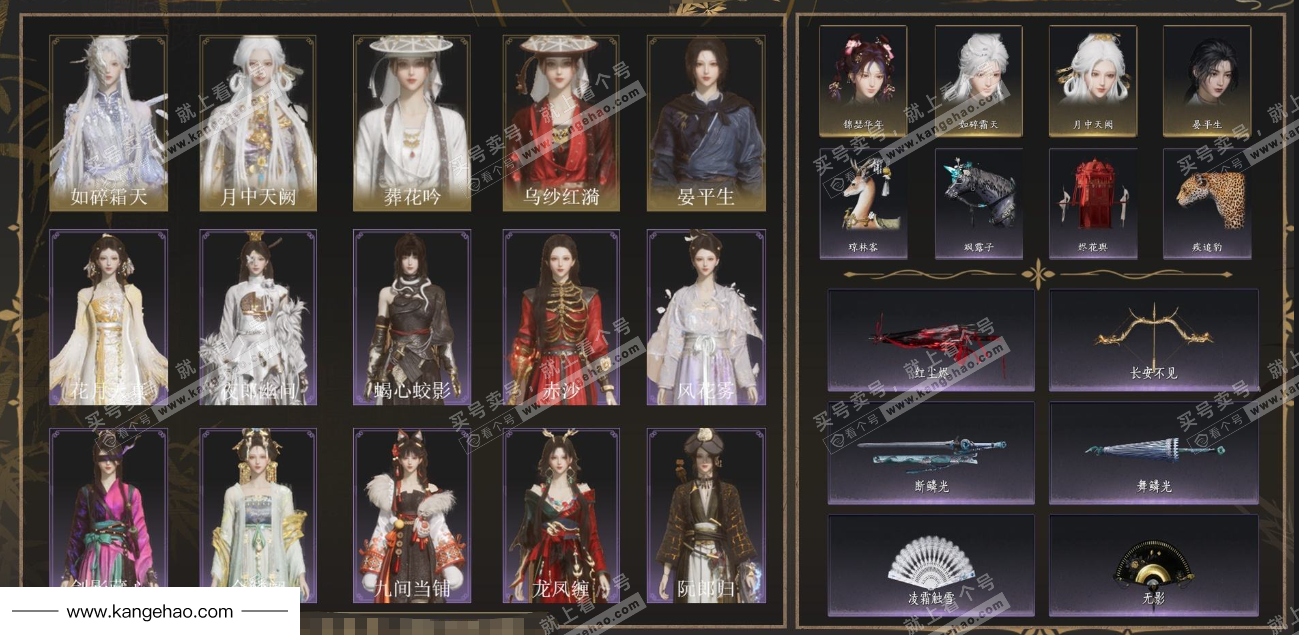Choose the 葬花吟 outfit card
Image resolution: width=1299 pixels, height=635 pixels.
pyautogui.click(x=411, y=123)
